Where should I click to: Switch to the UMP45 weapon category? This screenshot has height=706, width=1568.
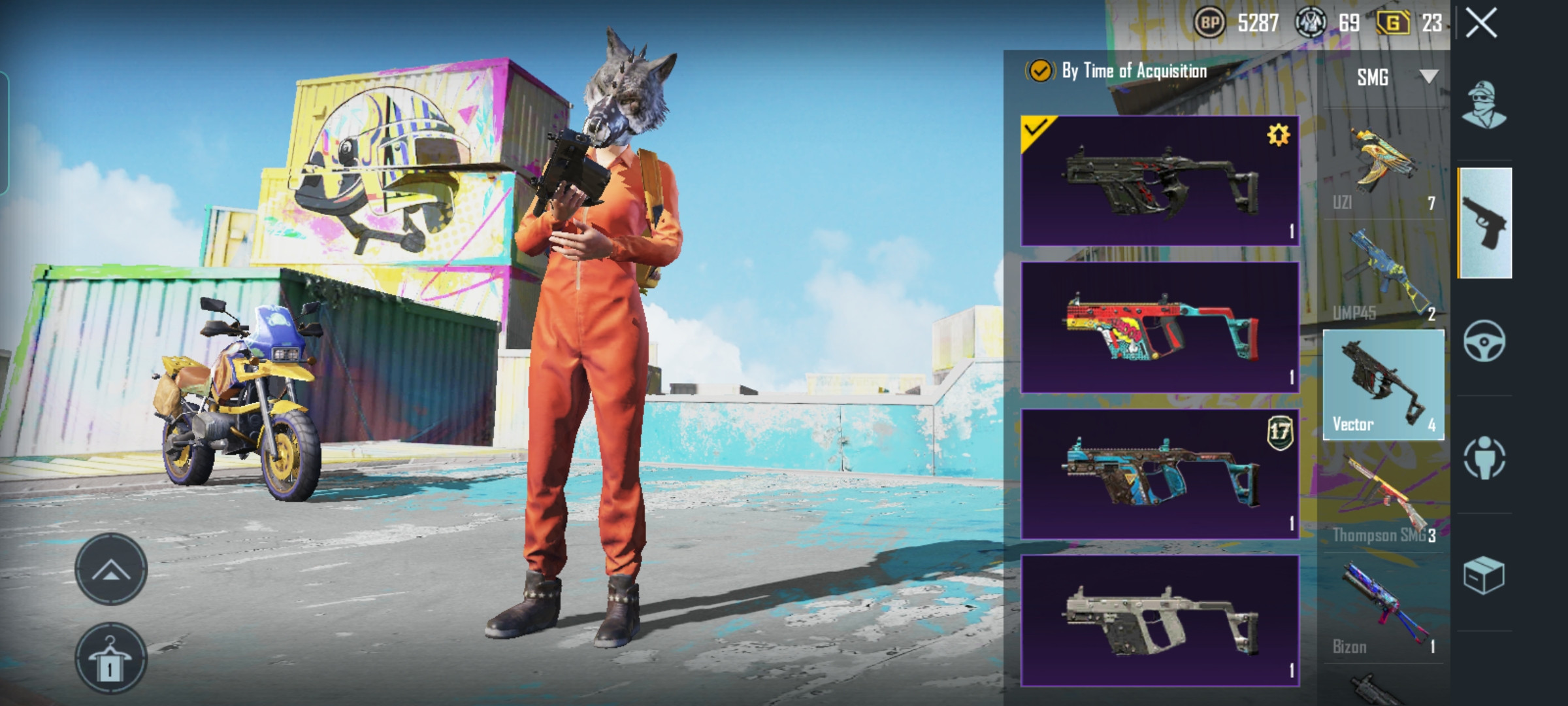click(1384, 276)
